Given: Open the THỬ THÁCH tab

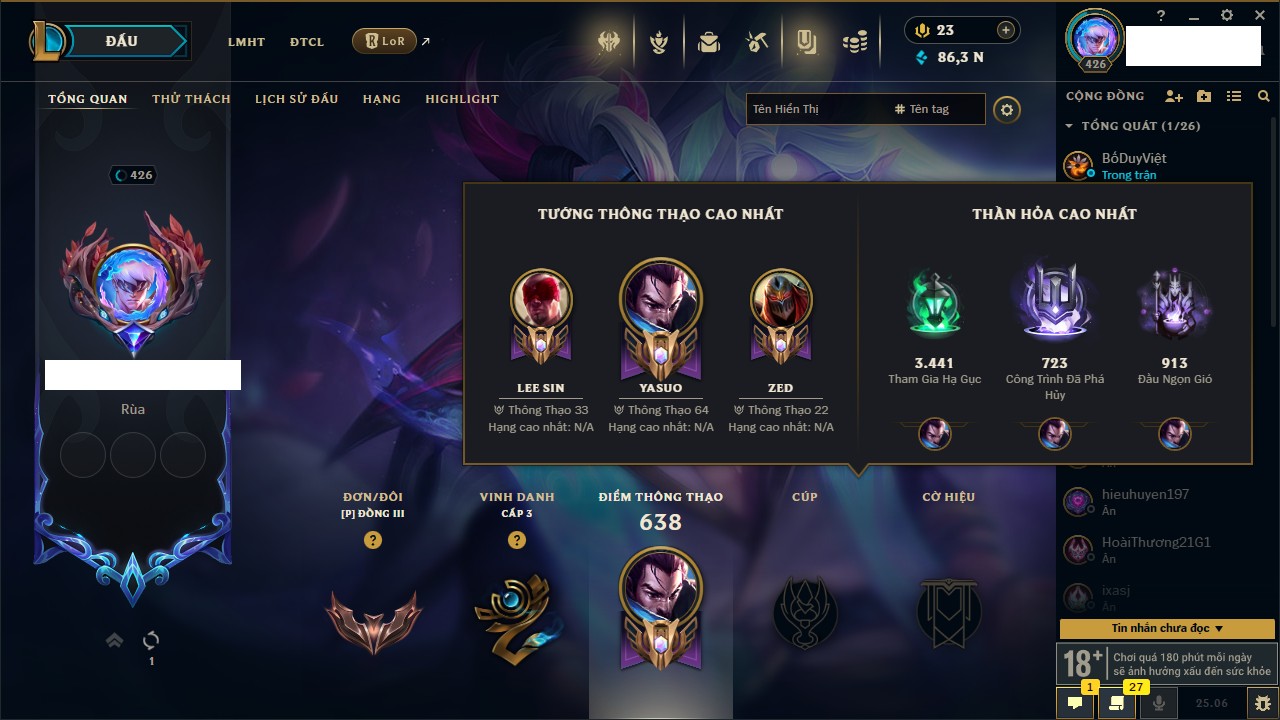Looking at the screenshot, I should tap(191, 99).
